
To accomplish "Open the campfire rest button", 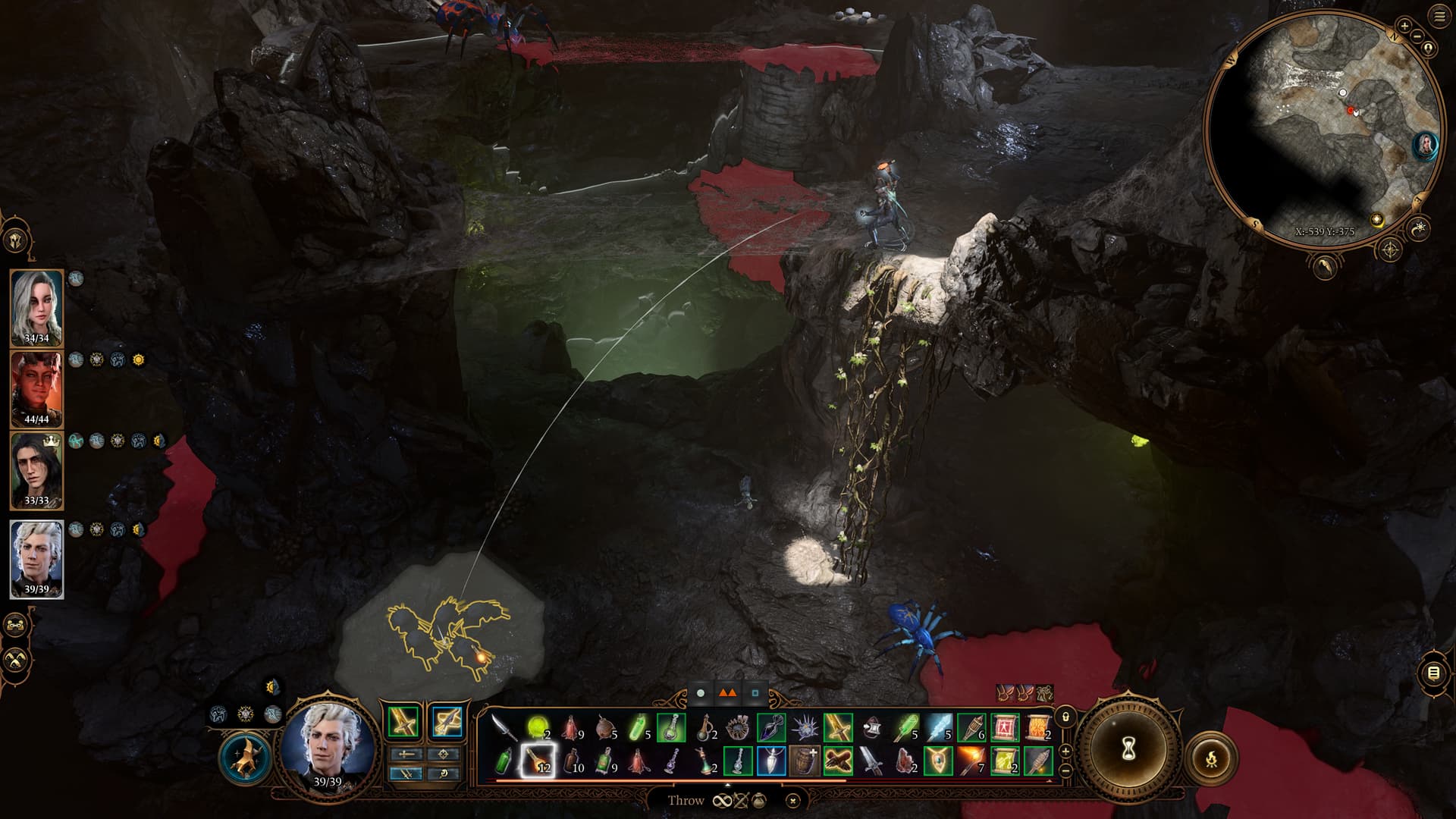I will coord(1211,758).
